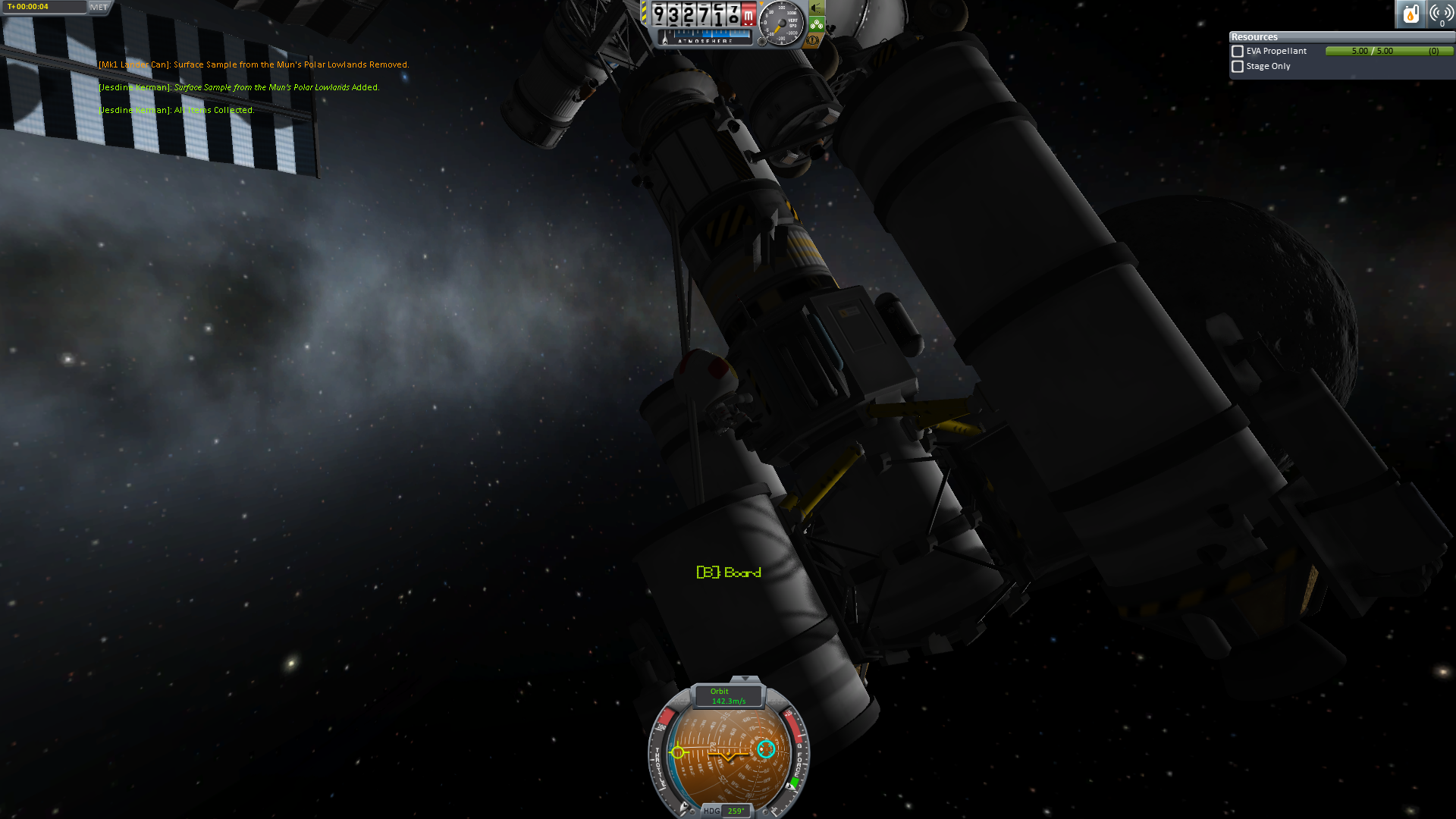
Task: Toggle the MET mission clock mode
Action: click(x=99, y=7)
